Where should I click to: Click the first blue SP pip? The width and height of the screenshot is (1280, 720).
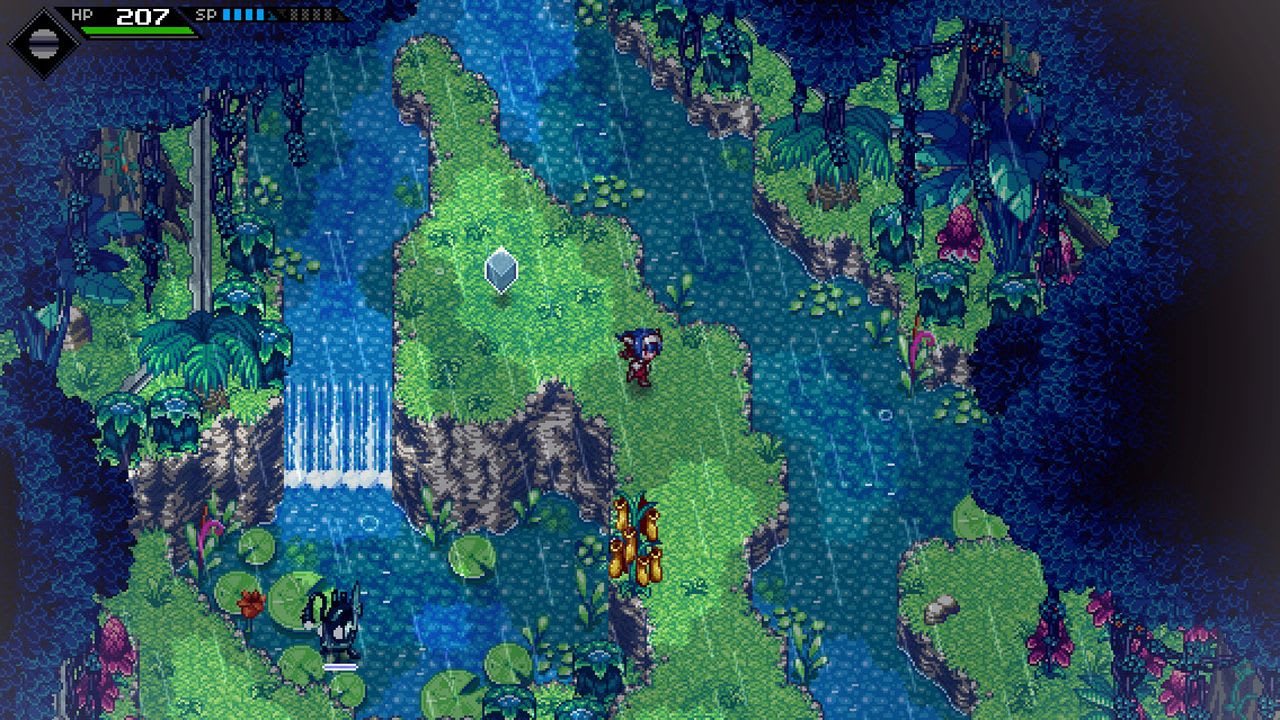tap(226, 15)
